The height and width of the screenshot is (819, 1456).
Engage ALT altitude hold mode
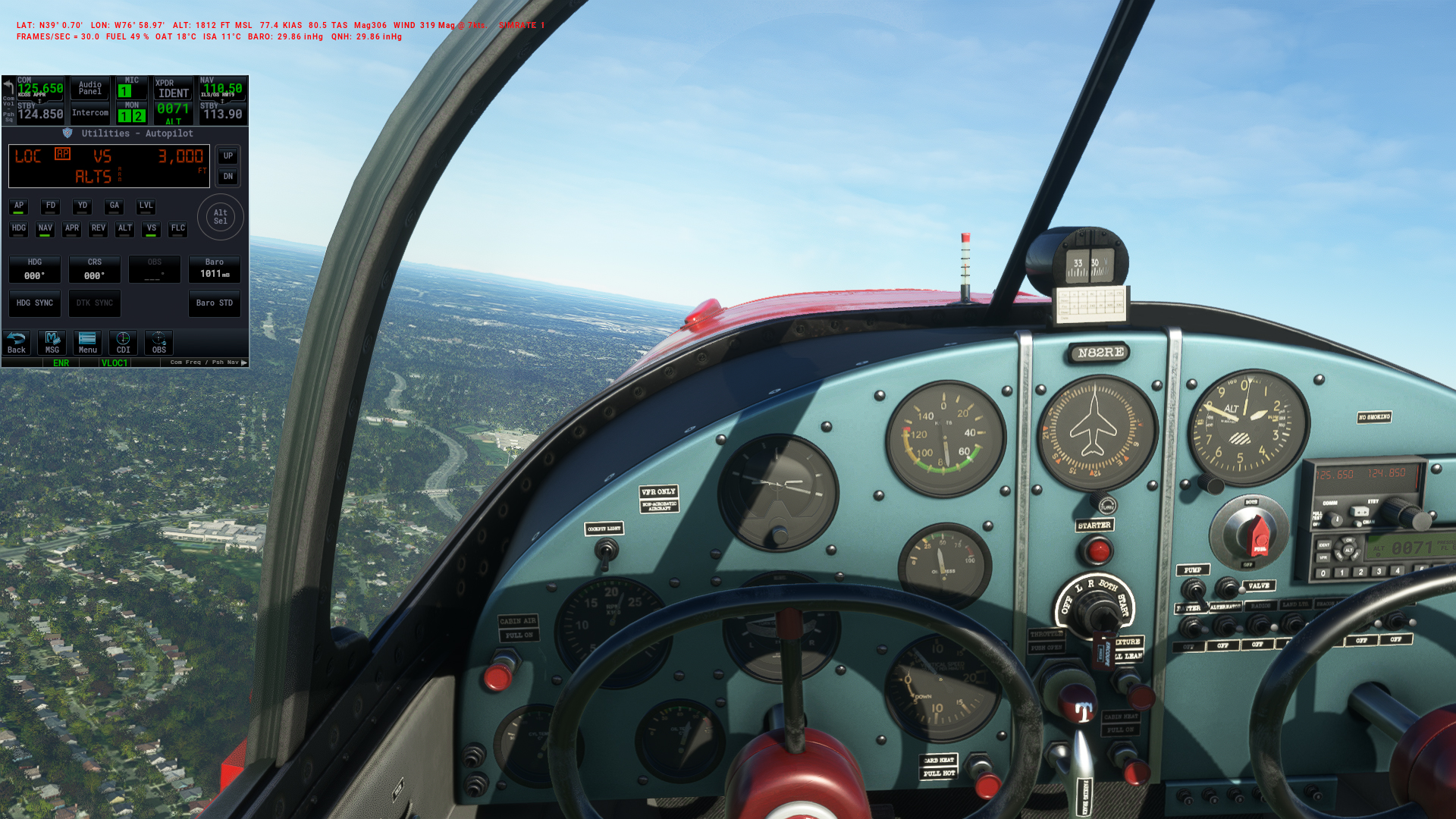pos(125,229)
